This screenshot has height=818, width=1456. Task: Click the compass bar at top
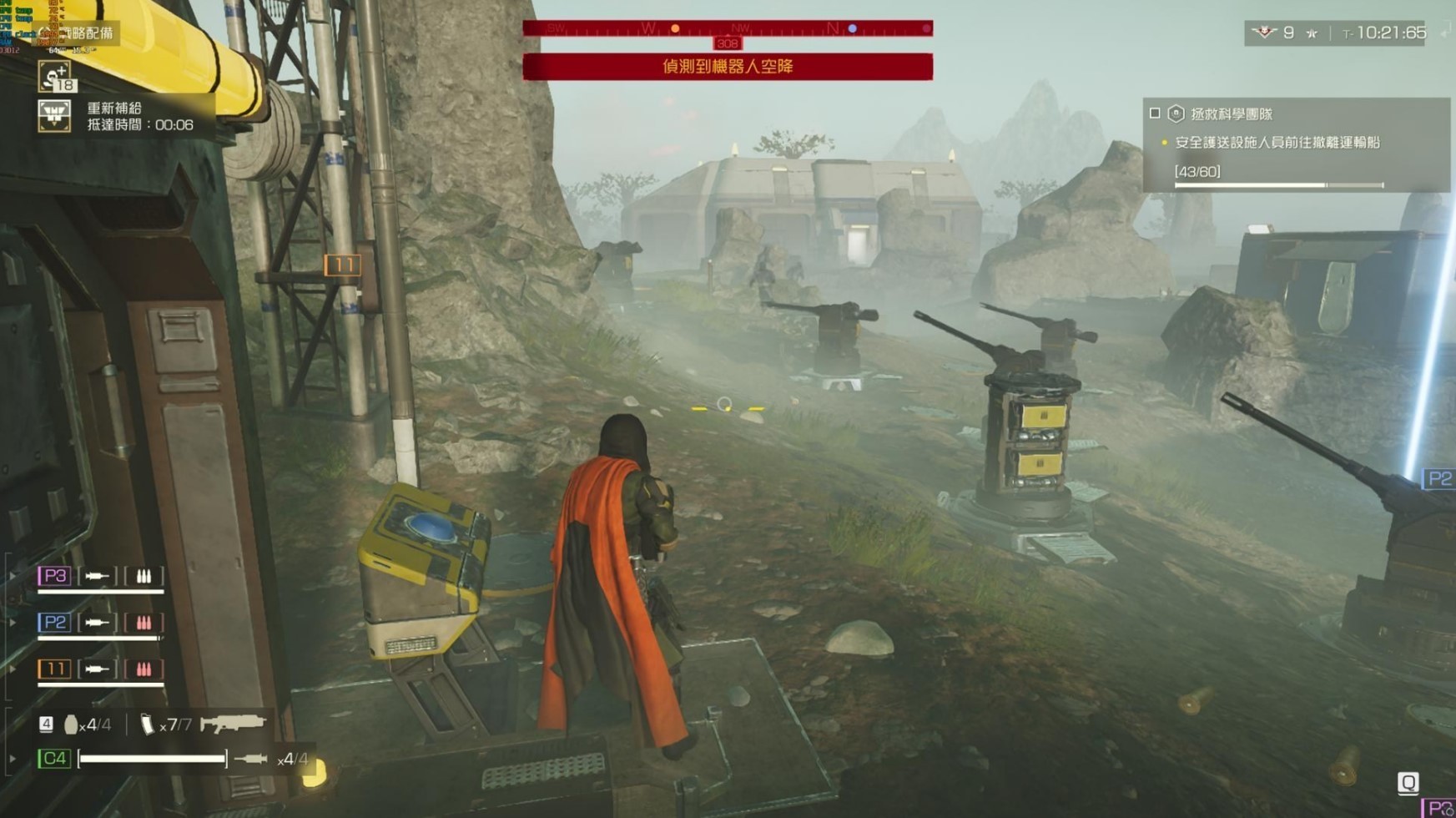click(x=727, y=29)
